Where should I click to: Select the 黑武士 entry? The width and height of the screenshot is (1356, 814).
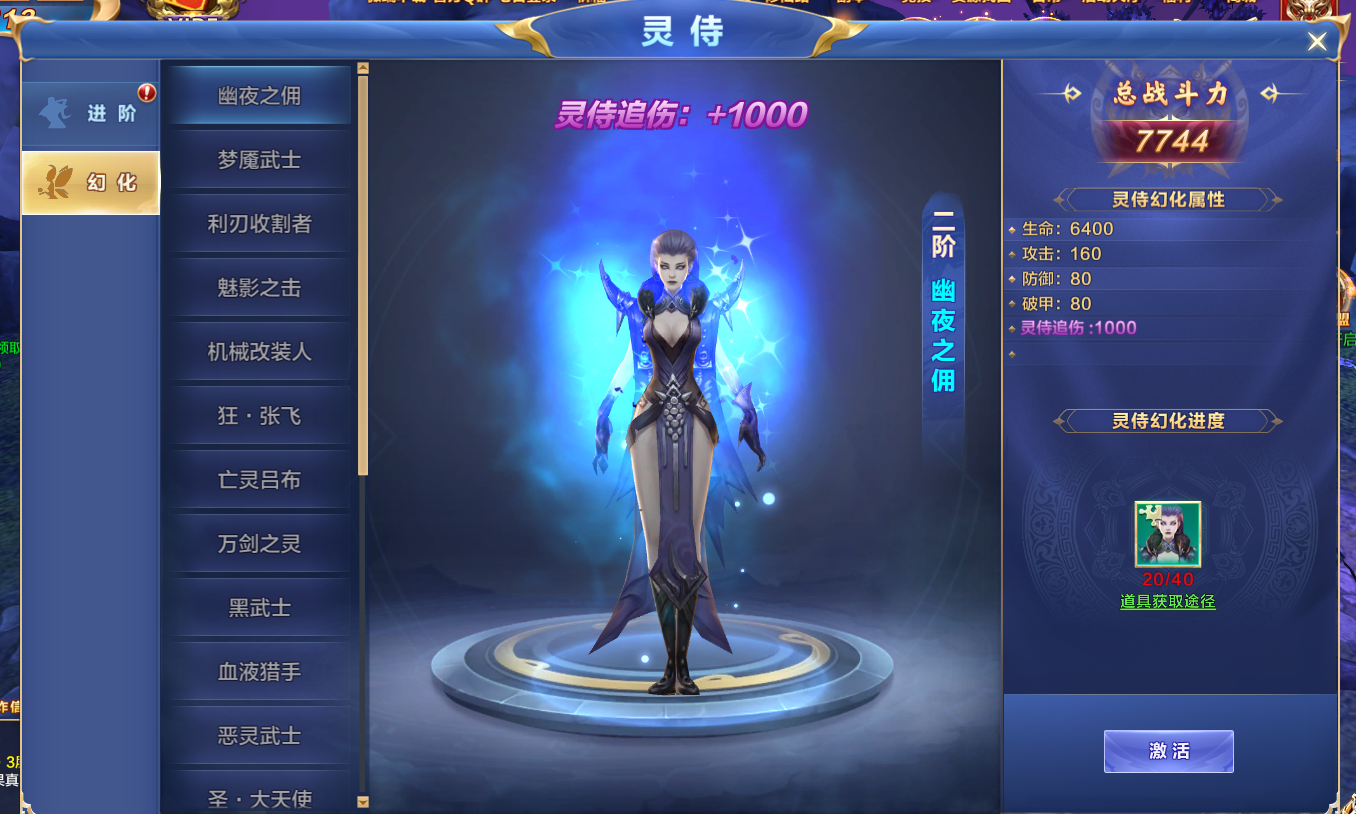point(259,608)
